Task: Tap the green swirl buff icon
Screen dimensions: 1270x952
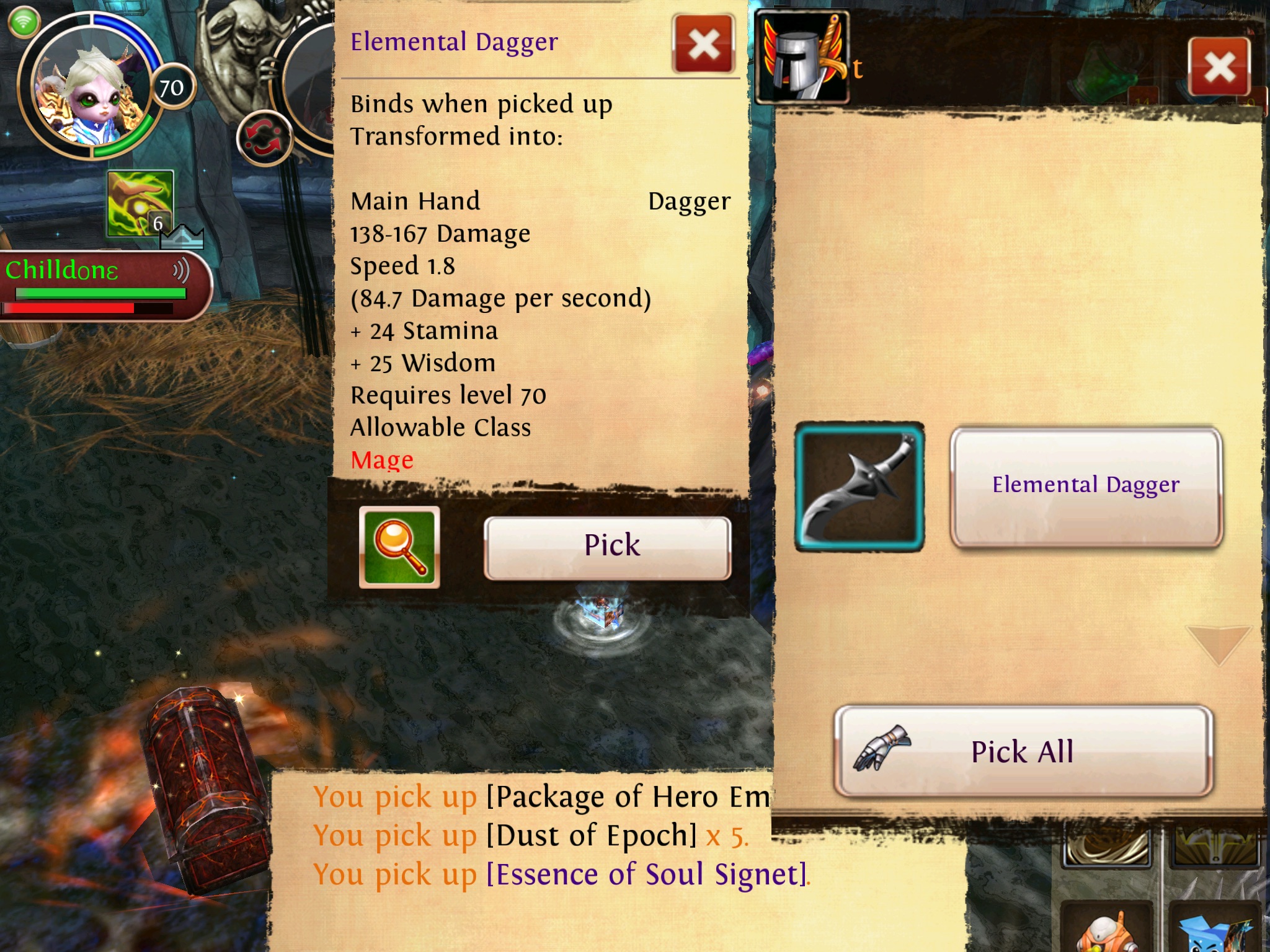Action: coord(140,203)
